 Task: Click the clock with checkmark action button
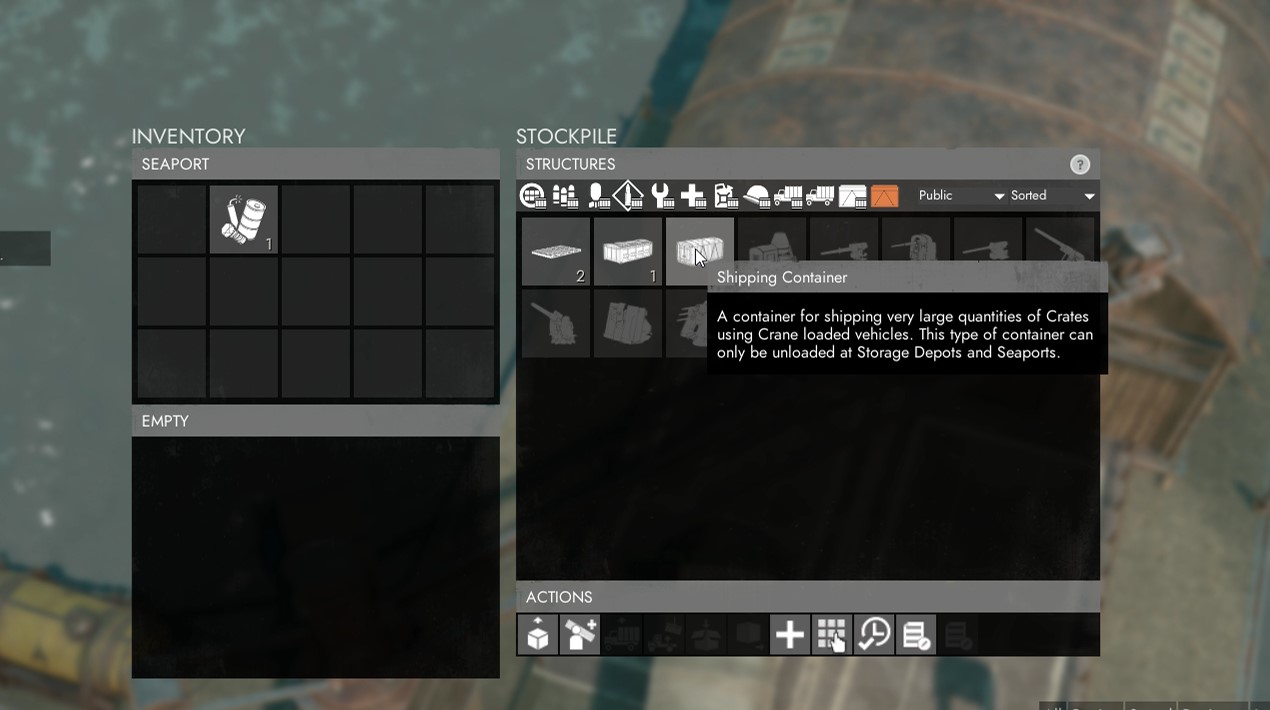(874, 635)
